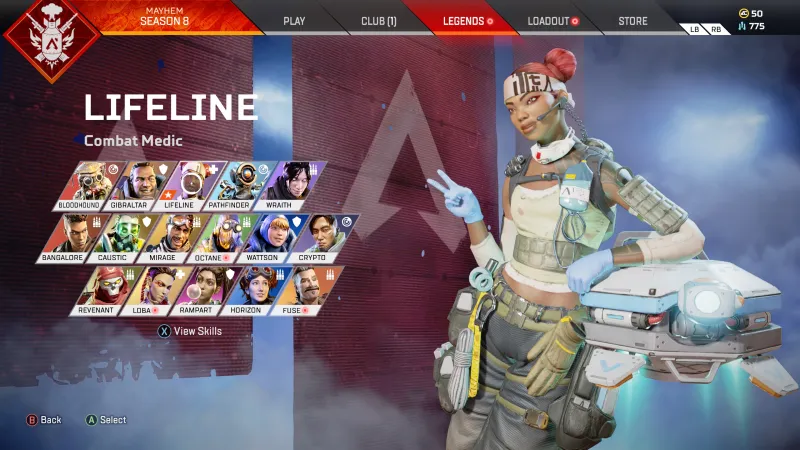Open the Club tab
Viewport: 800px width, 450px height.
click(x=378, y=21)
